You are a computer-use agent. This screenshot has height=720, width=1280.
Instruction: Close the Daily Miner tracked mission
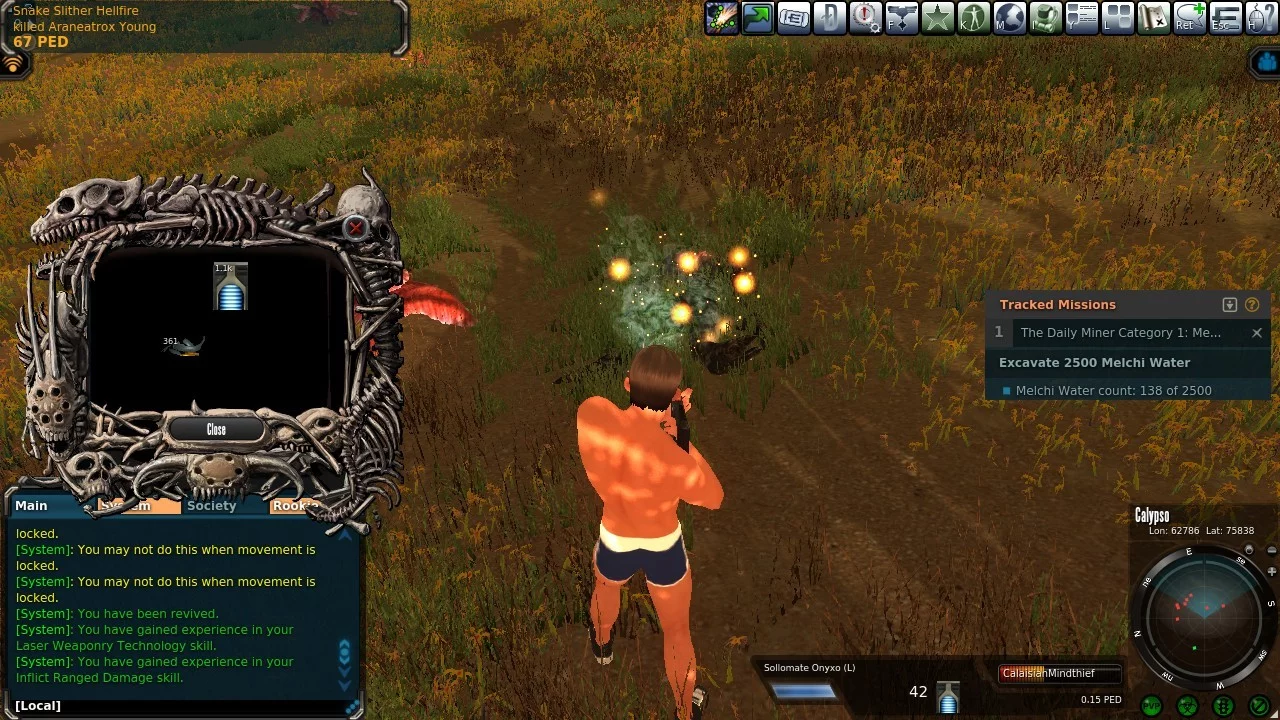click(1257, 333)
